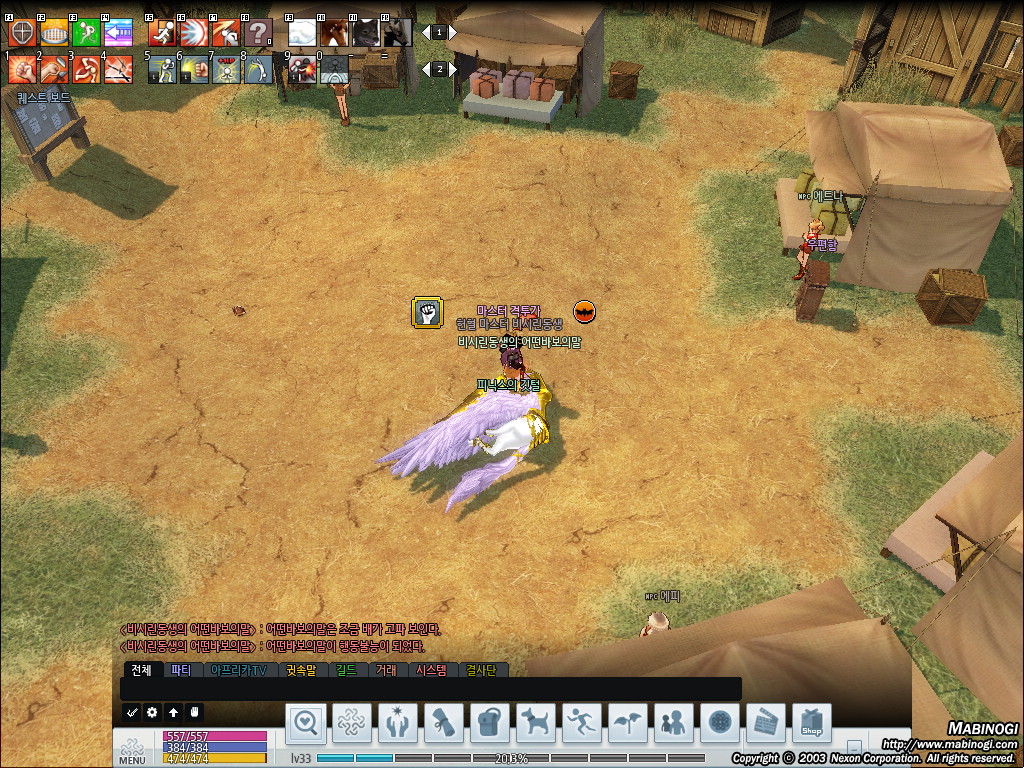Viewport: 1024px width, 768px height.
Task: Switch to the 귓속말 whisper tab
Action: click(x=300, y=670)
